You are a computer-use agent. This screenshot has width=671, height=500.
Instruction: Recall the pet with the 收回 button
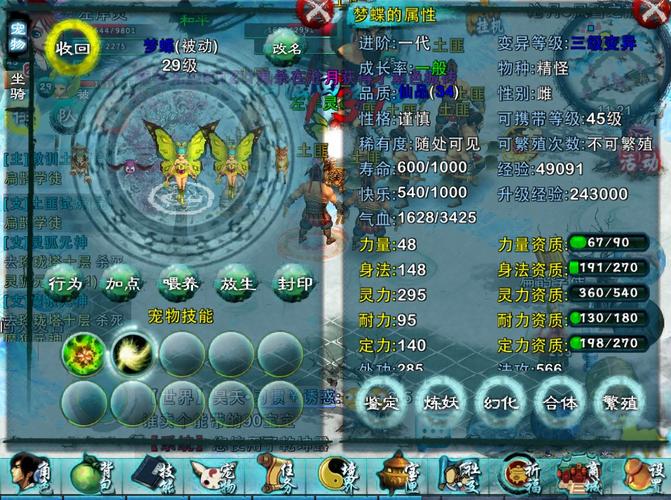74,48
